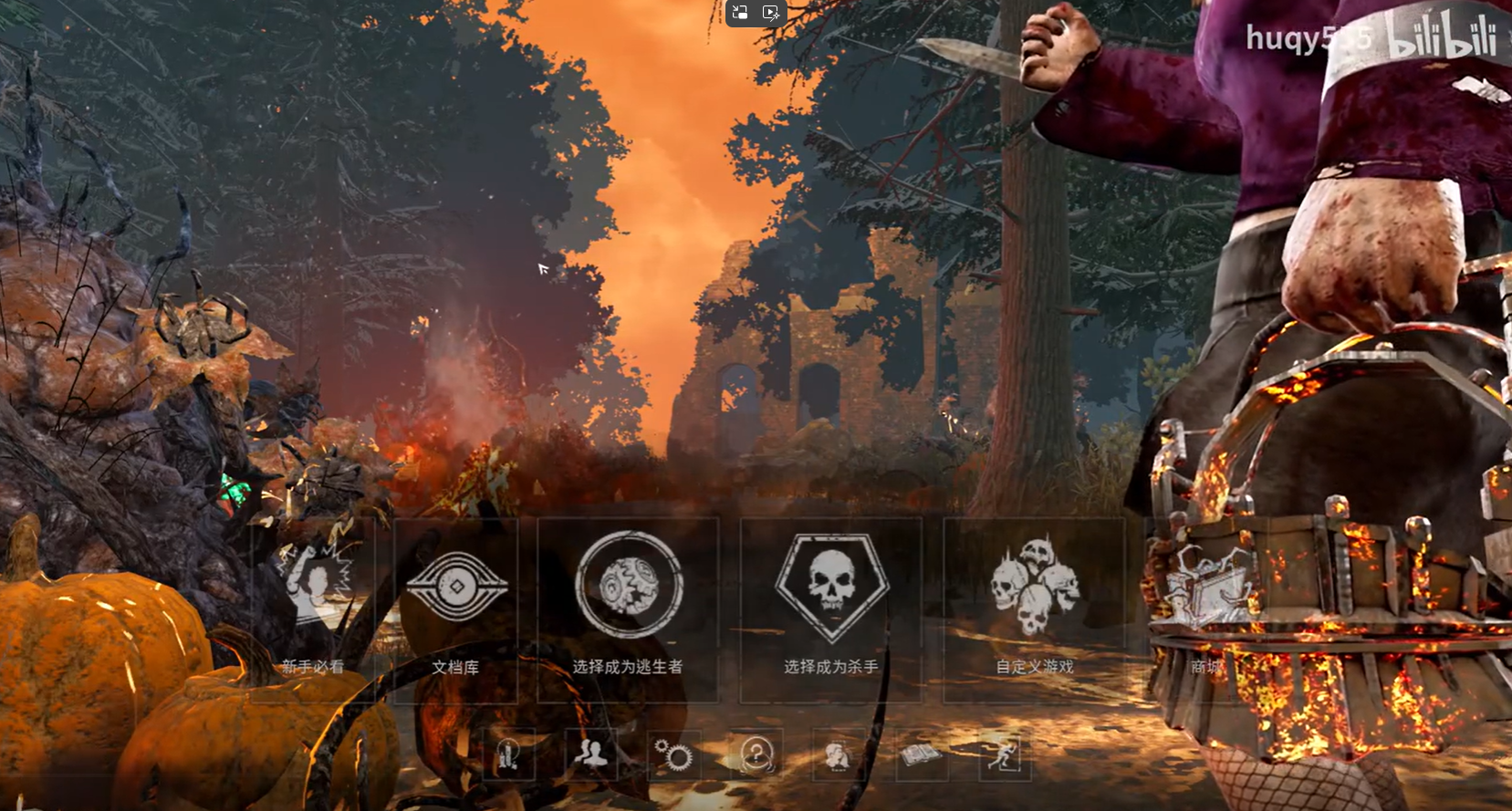Screen dimensions: 1512x811
Task: Open the 新手必看 beginner guide tile
Action: tap(312, 608)
